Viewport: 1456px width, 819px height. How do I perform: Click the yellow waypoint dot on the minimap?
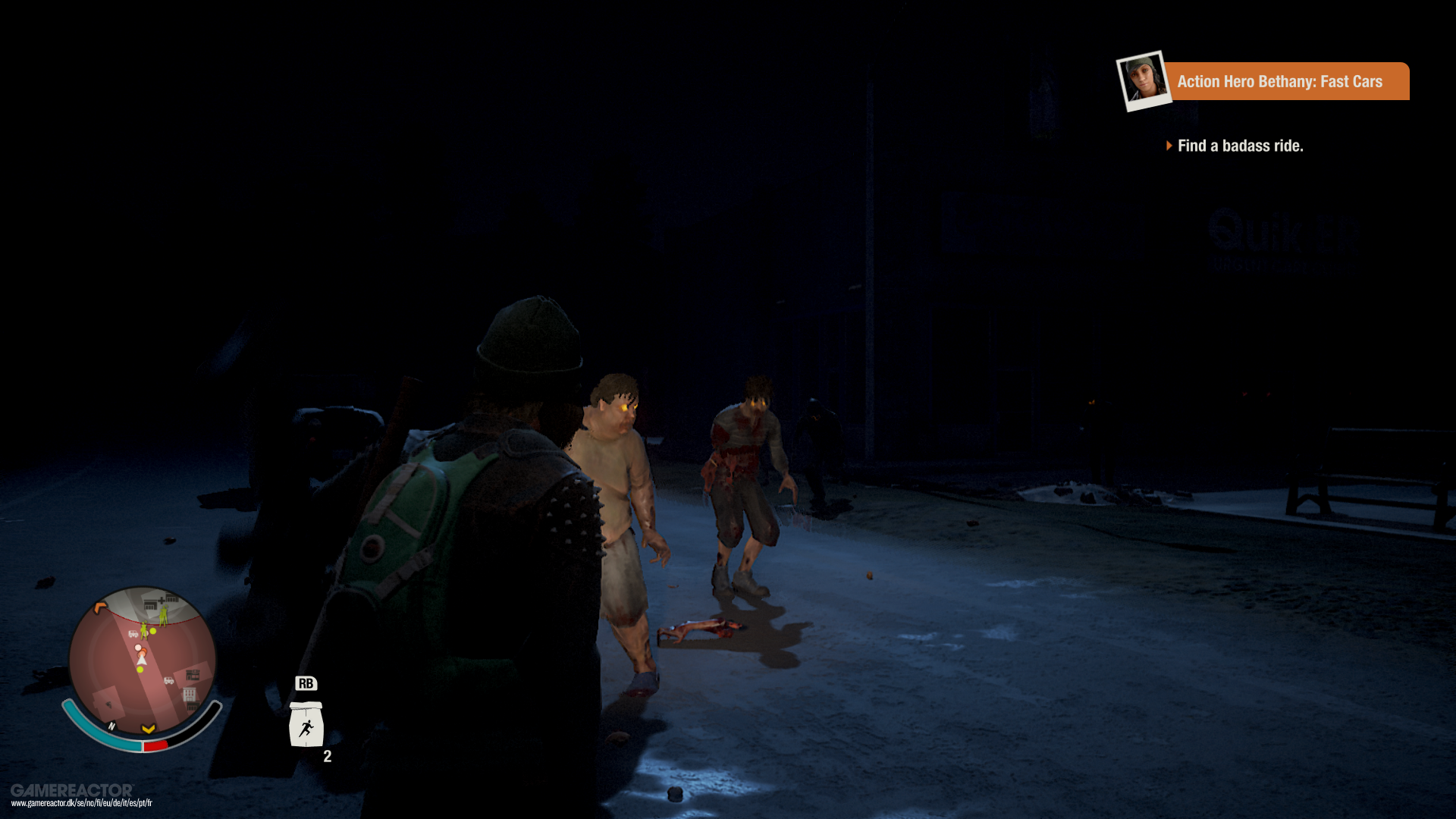[x=140, y=670]
